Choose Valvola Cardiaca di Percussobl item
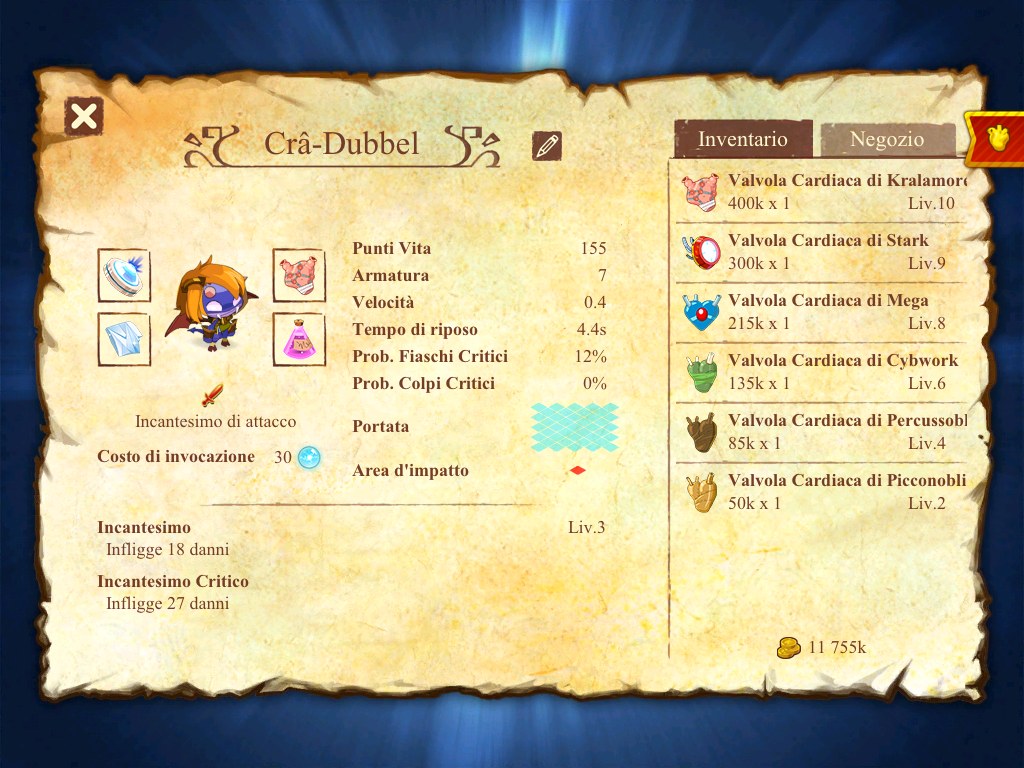 tap(820, 432)
